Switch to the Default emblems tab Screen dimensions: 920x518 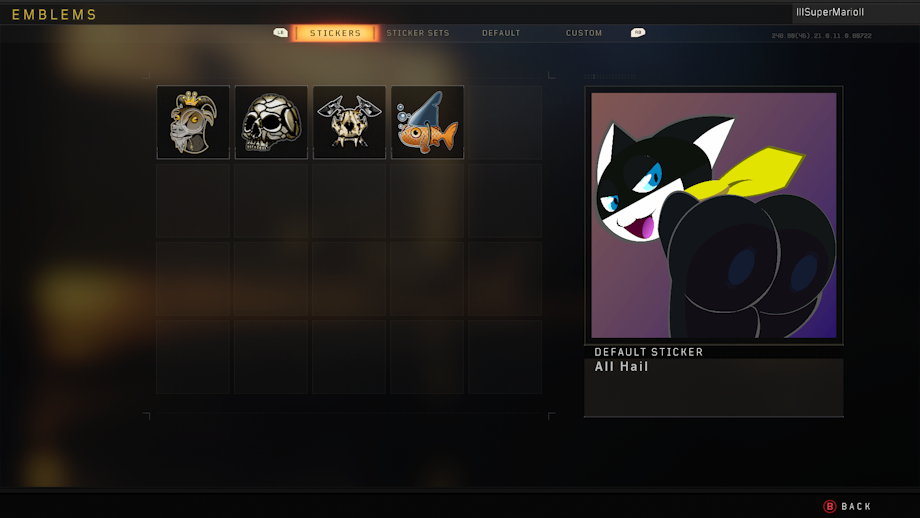[501, 33]
